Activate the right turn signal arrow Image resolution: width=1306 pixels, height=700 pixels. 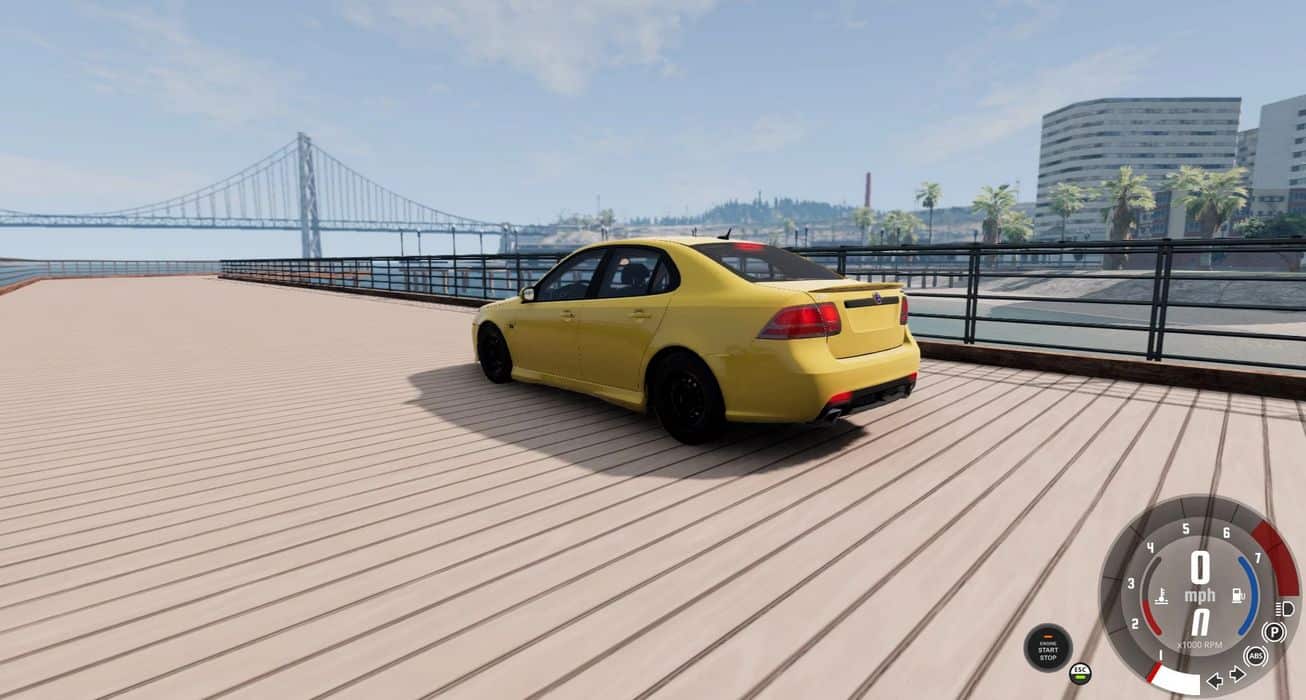[x=1237, y=674]
